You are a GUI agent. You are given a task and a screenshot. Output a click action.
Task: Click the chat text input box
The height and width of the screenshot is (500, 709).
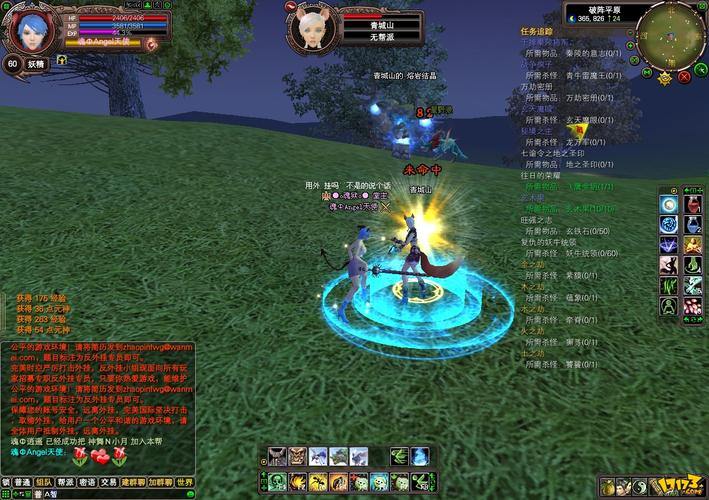point(100,493)
